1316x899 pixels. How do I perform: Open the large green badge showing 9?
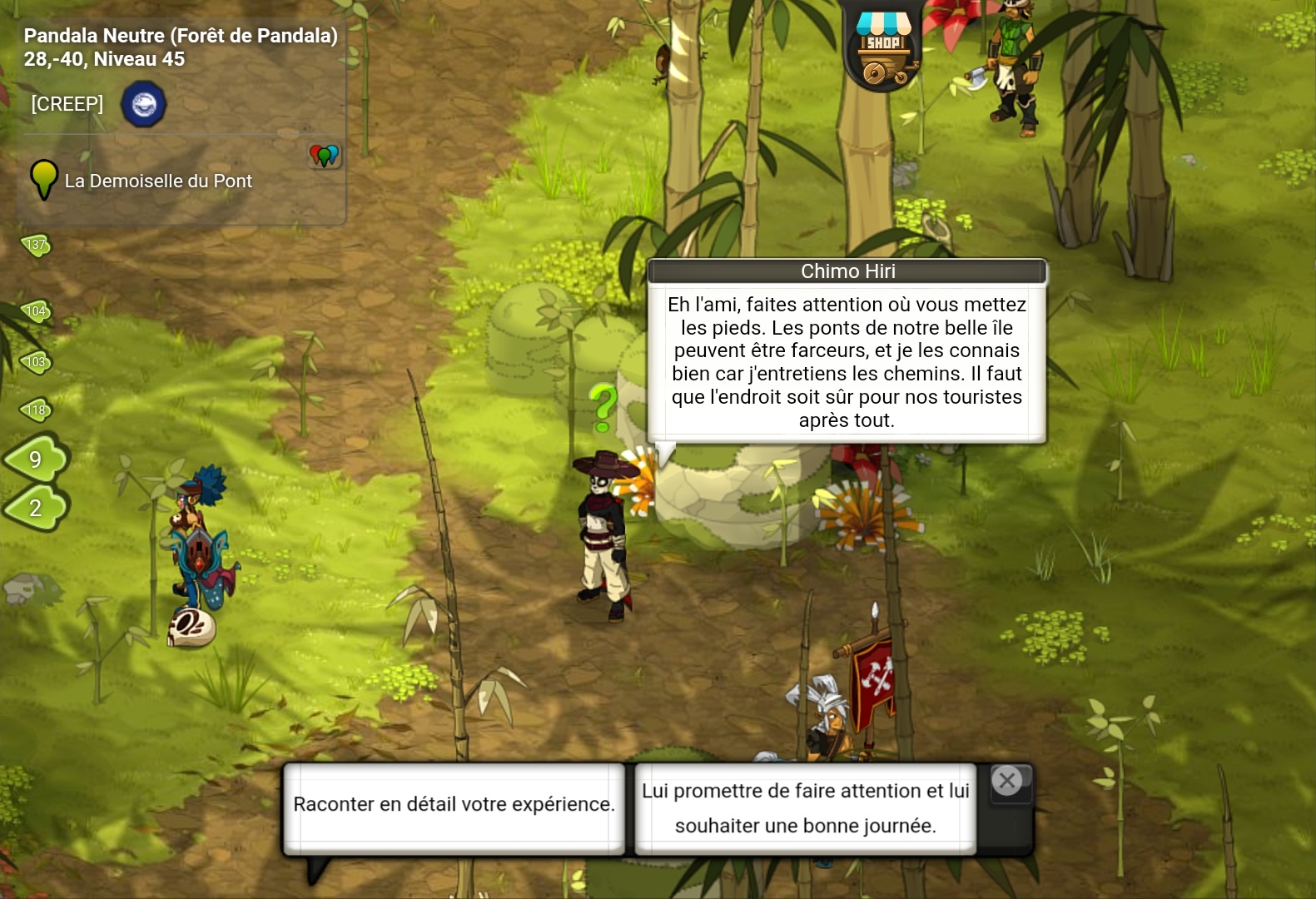pos(36,459)
